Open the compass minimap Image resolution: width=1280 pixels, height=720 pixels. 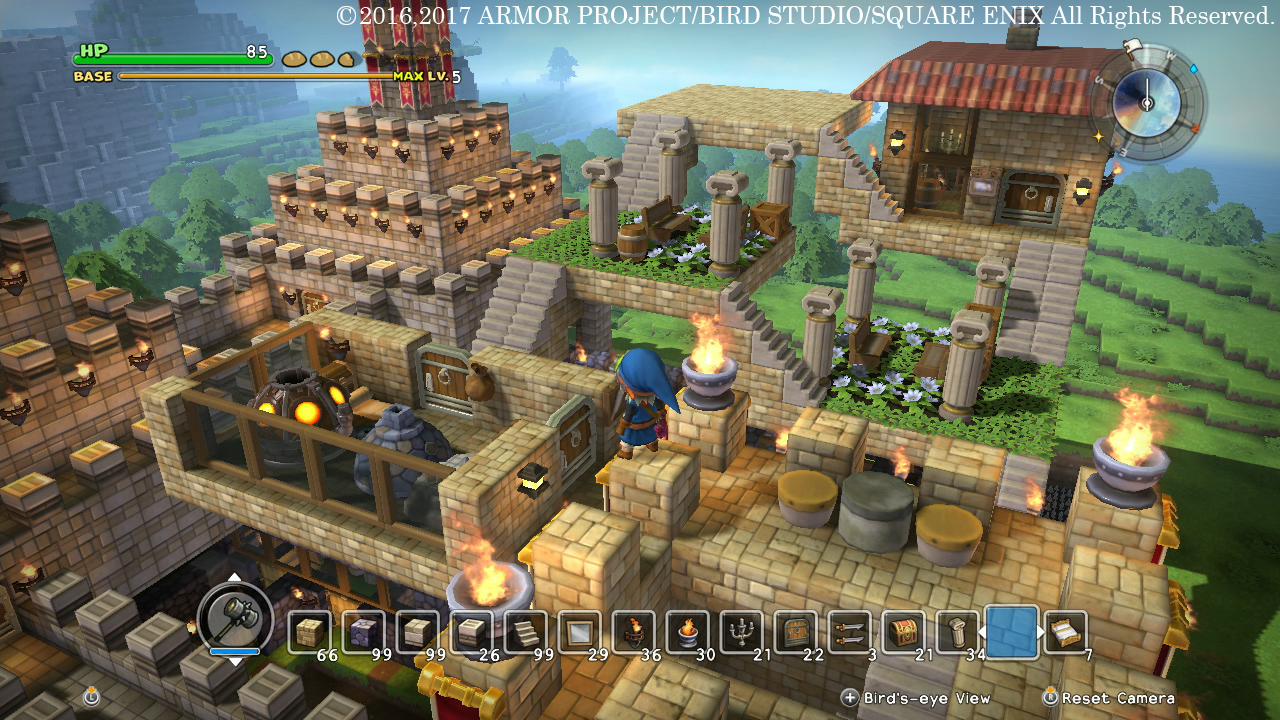click(x=1146, y=98)
